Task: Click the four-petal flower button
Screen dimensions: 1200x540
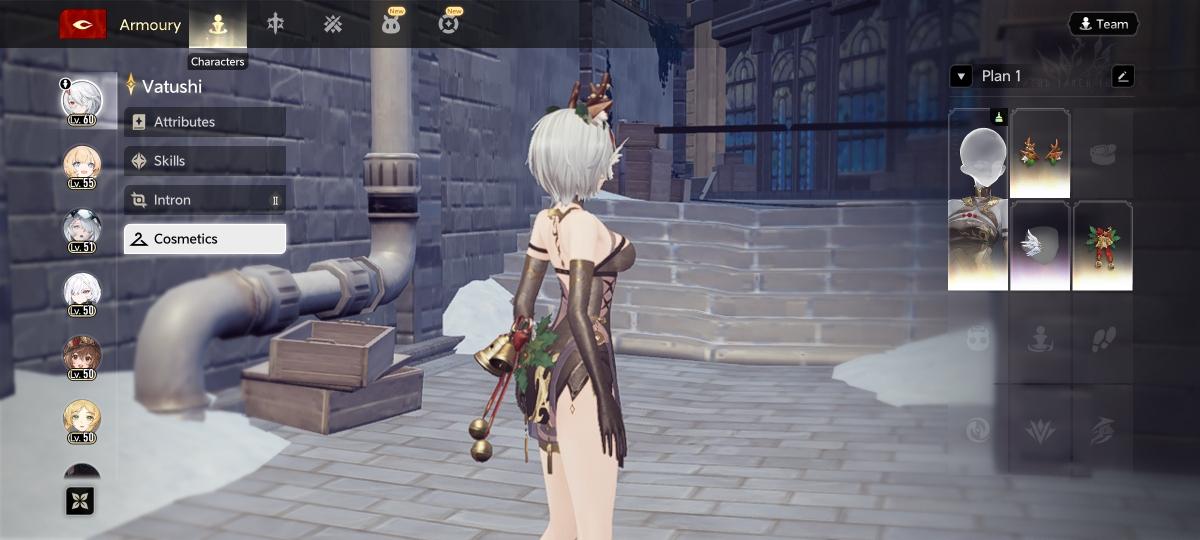Action: point(80,501)
